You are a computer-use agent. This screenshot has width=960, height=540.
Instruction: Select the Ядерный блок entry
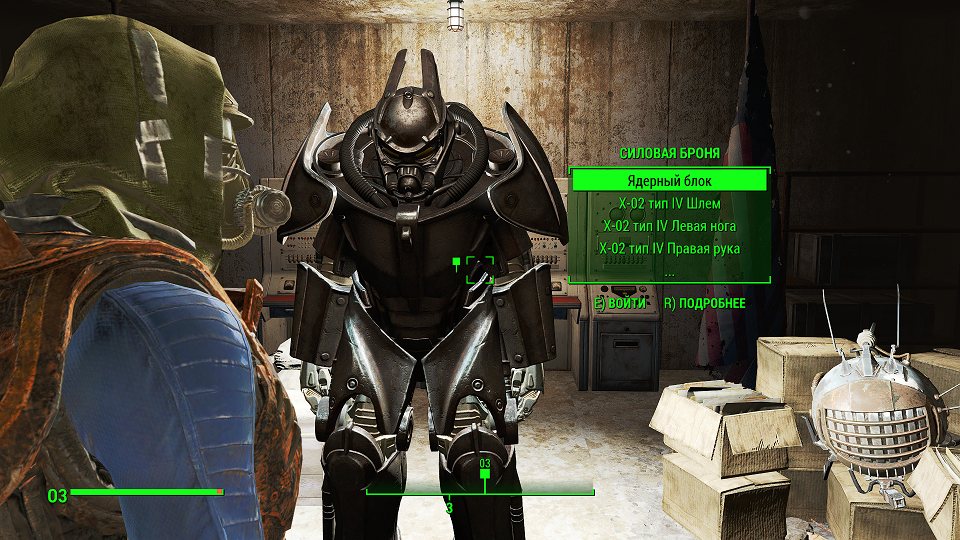(x=669, y=181)
